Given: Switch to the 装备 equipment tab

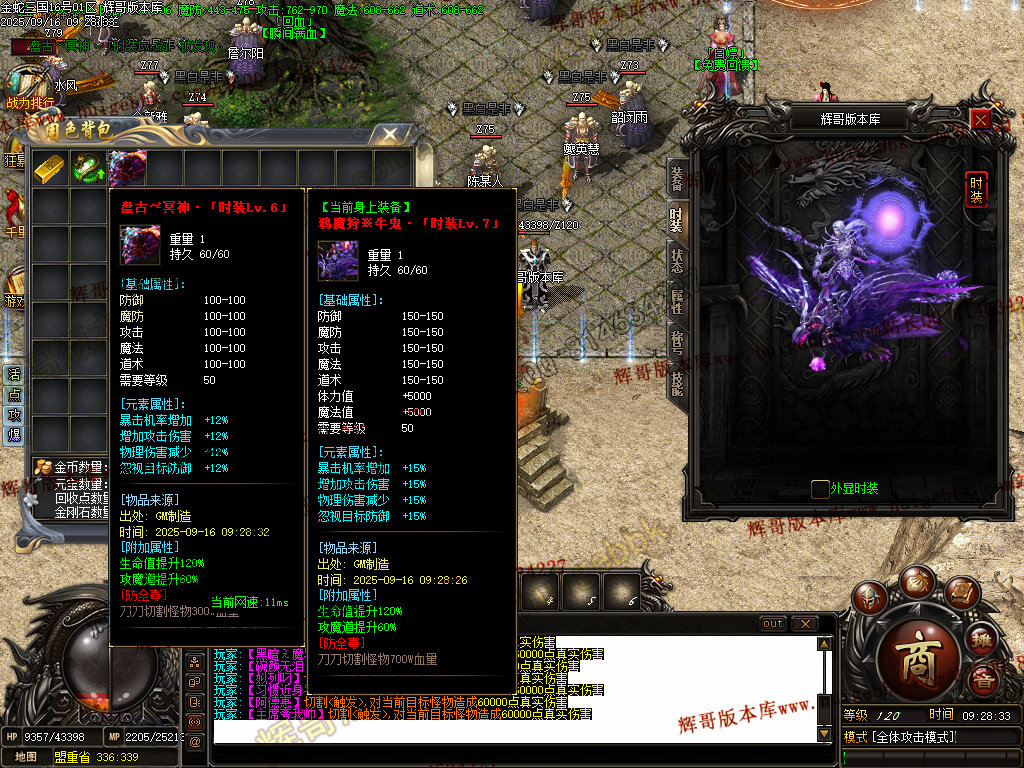Looking at the screenshot, I should coord(677,178).
